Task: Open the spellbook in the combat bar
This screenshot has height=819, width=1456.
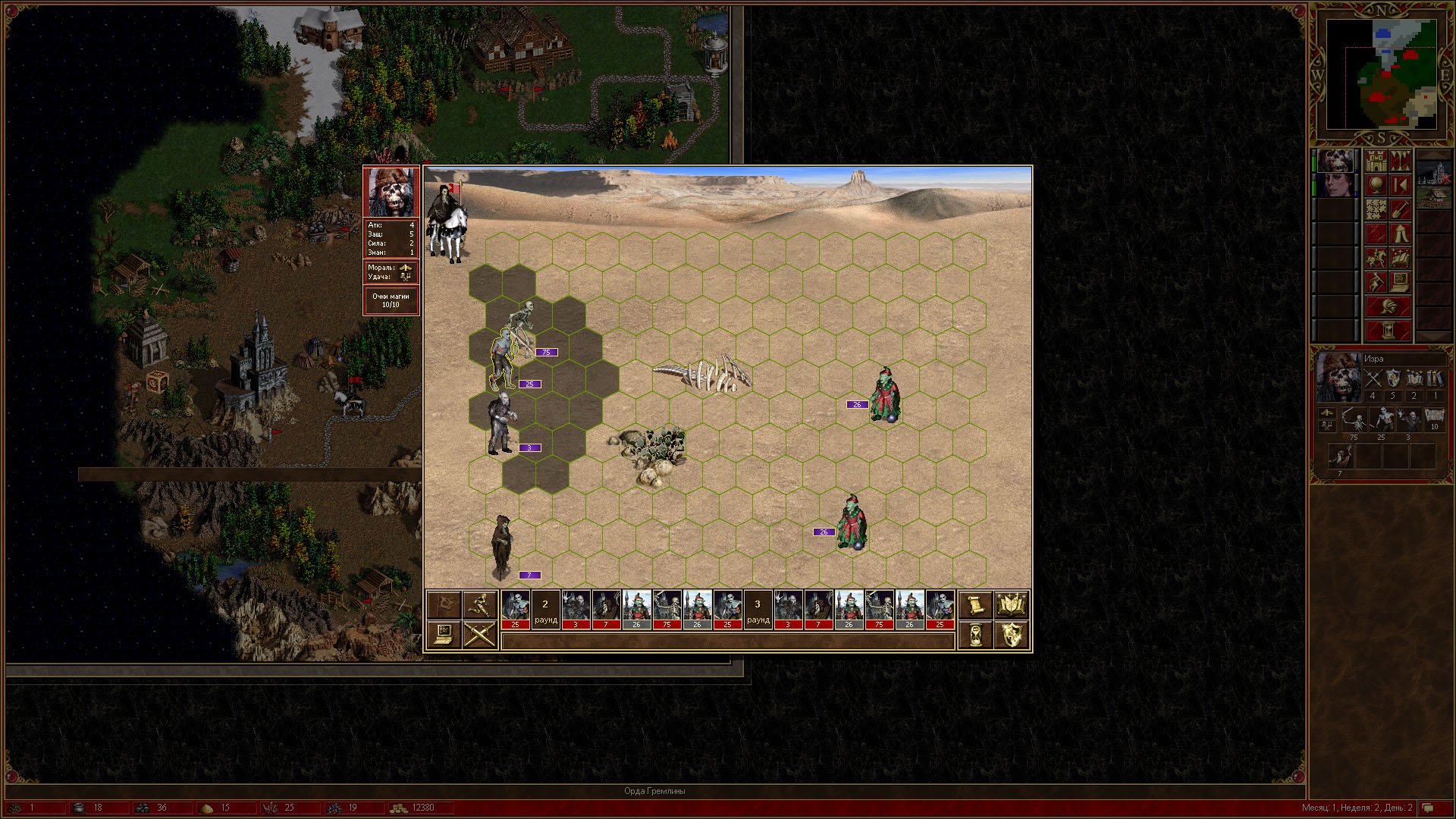Action: point(1010,605)
